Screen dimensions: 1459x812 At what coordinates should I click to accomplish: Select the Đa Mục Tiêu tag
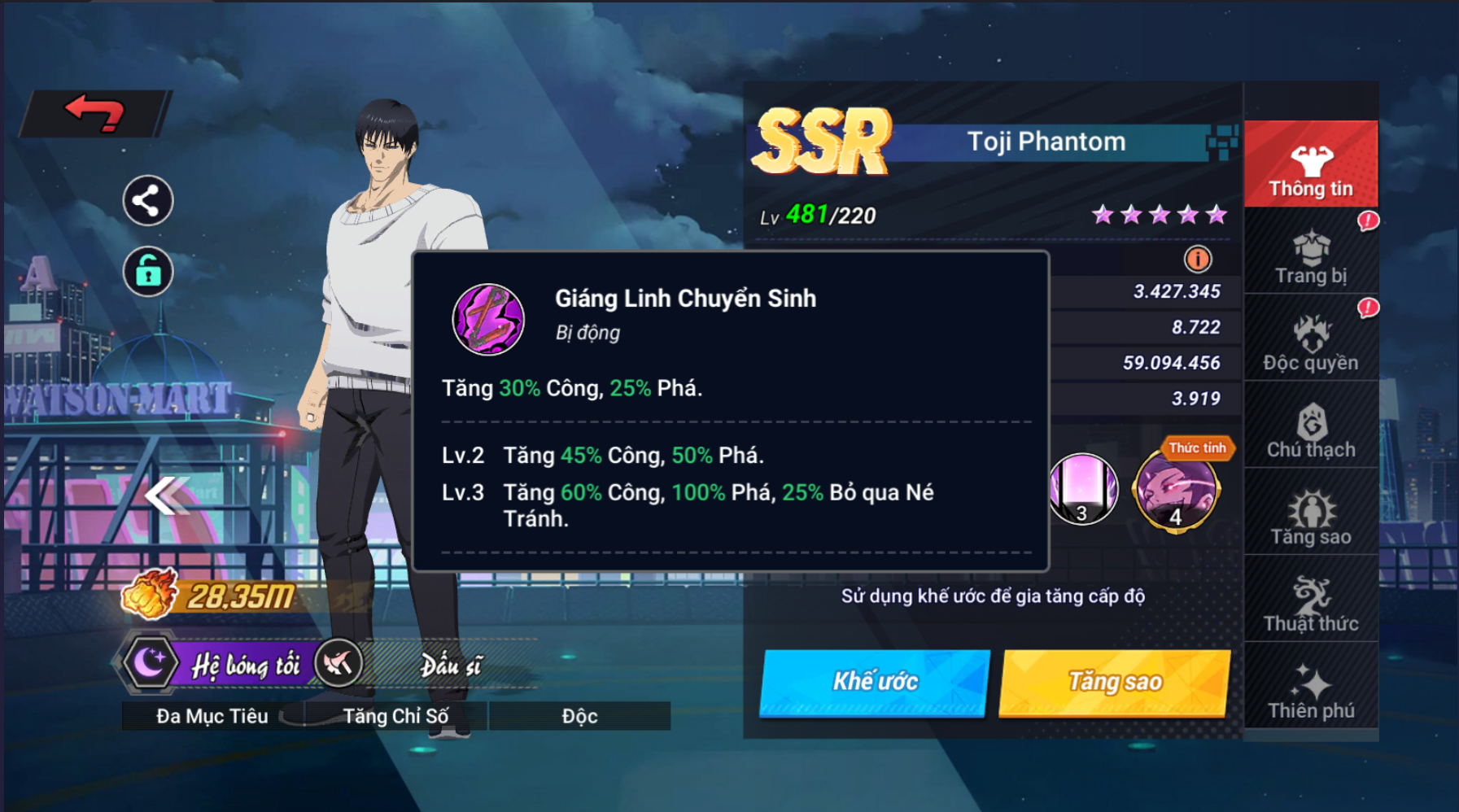click(212, 716)
